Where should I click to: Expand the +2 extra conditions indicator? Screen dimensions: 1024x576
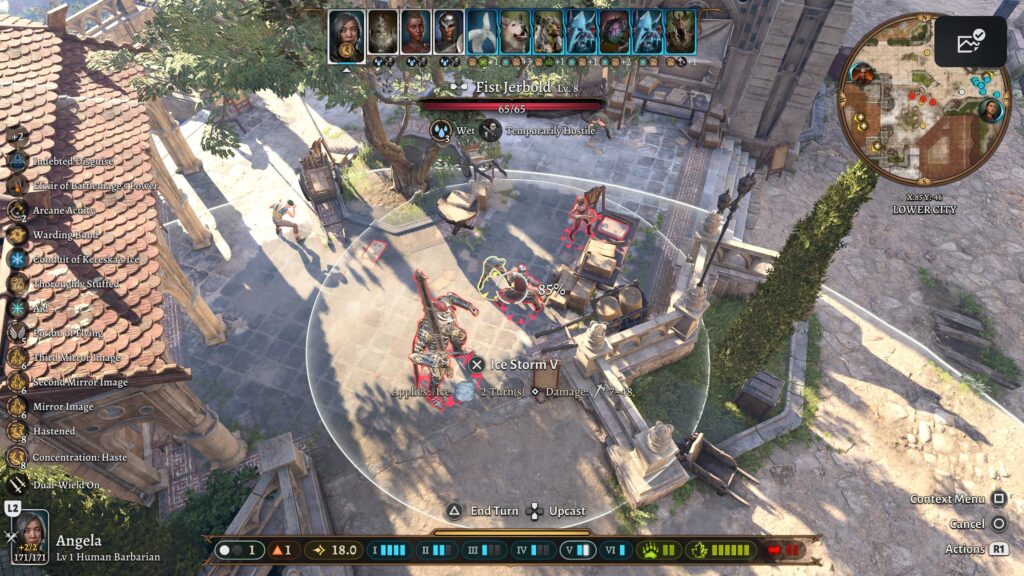[x=17, y=137]
